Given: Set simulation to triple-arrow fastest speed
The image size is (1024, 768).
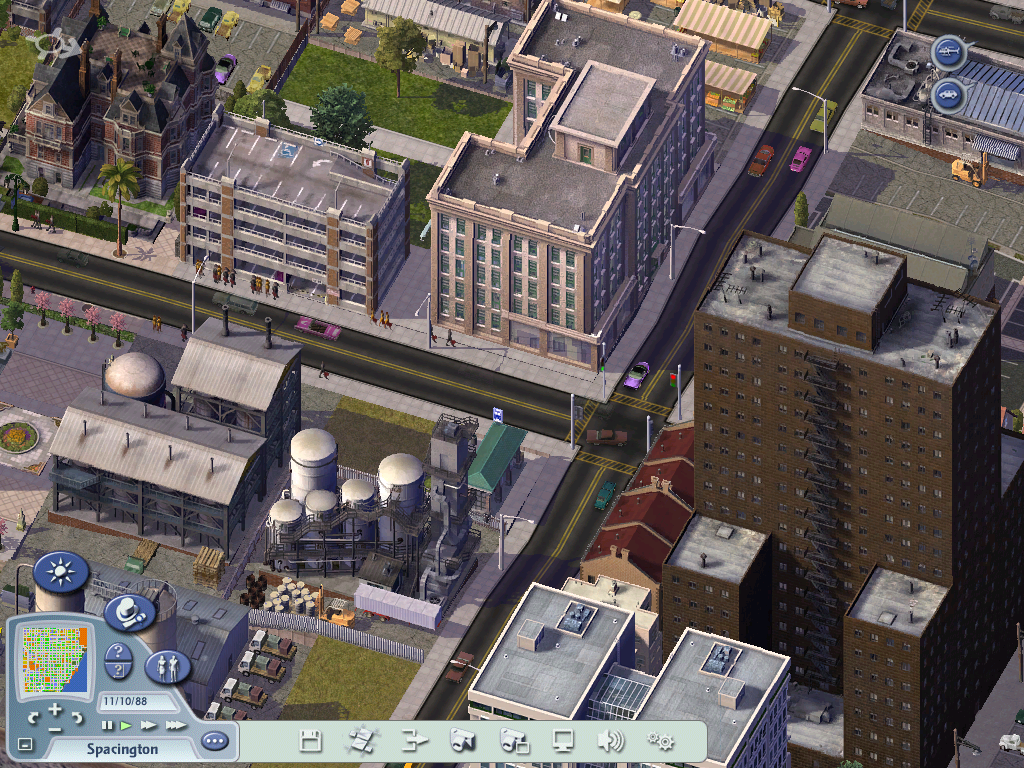Looking at the screenshot, I should coord(175,725).
